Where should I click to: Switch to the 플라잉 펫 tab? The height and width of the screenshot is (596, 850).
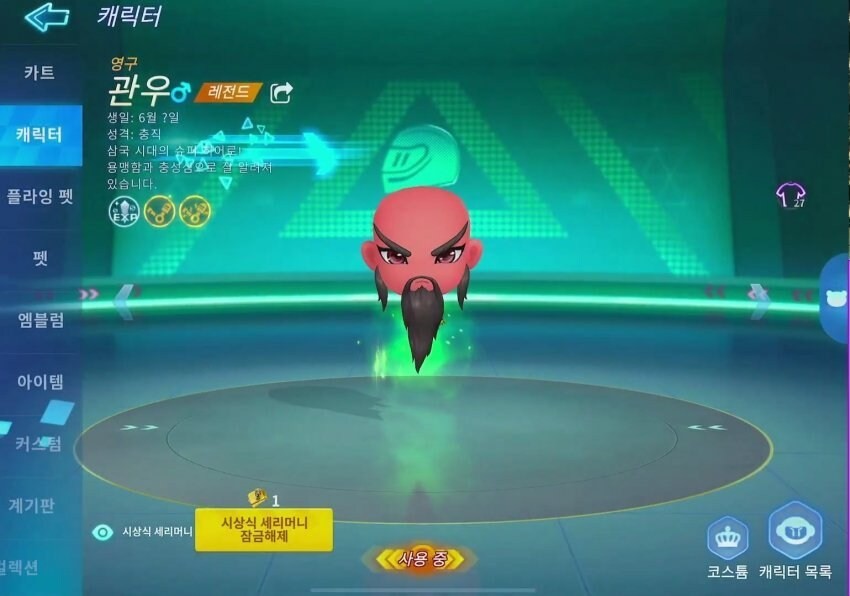pos(40,196)
